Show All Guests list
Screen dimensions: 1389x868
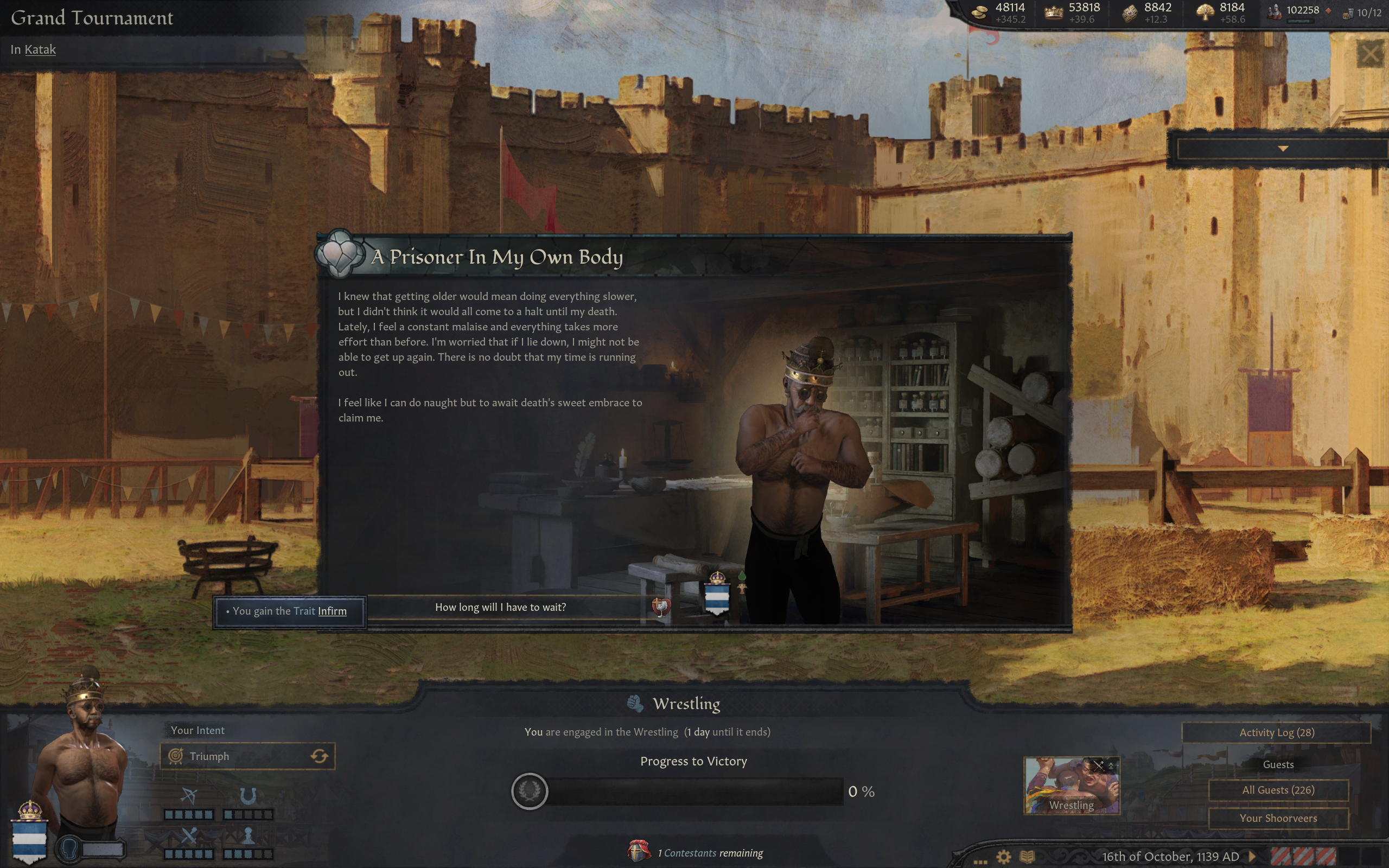[1278, 790]
